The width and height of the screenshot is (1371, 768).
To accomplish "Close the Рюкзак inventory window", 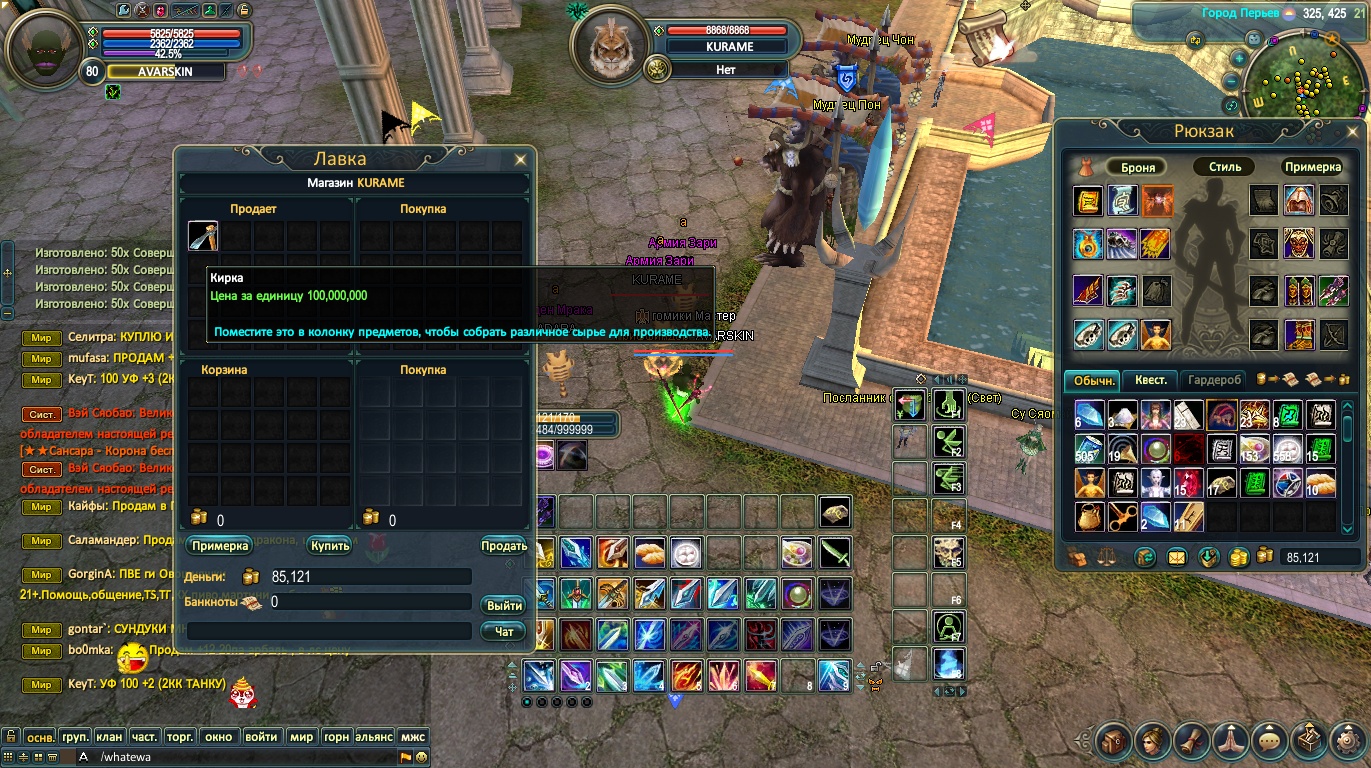I will (x=1351, y=131).
